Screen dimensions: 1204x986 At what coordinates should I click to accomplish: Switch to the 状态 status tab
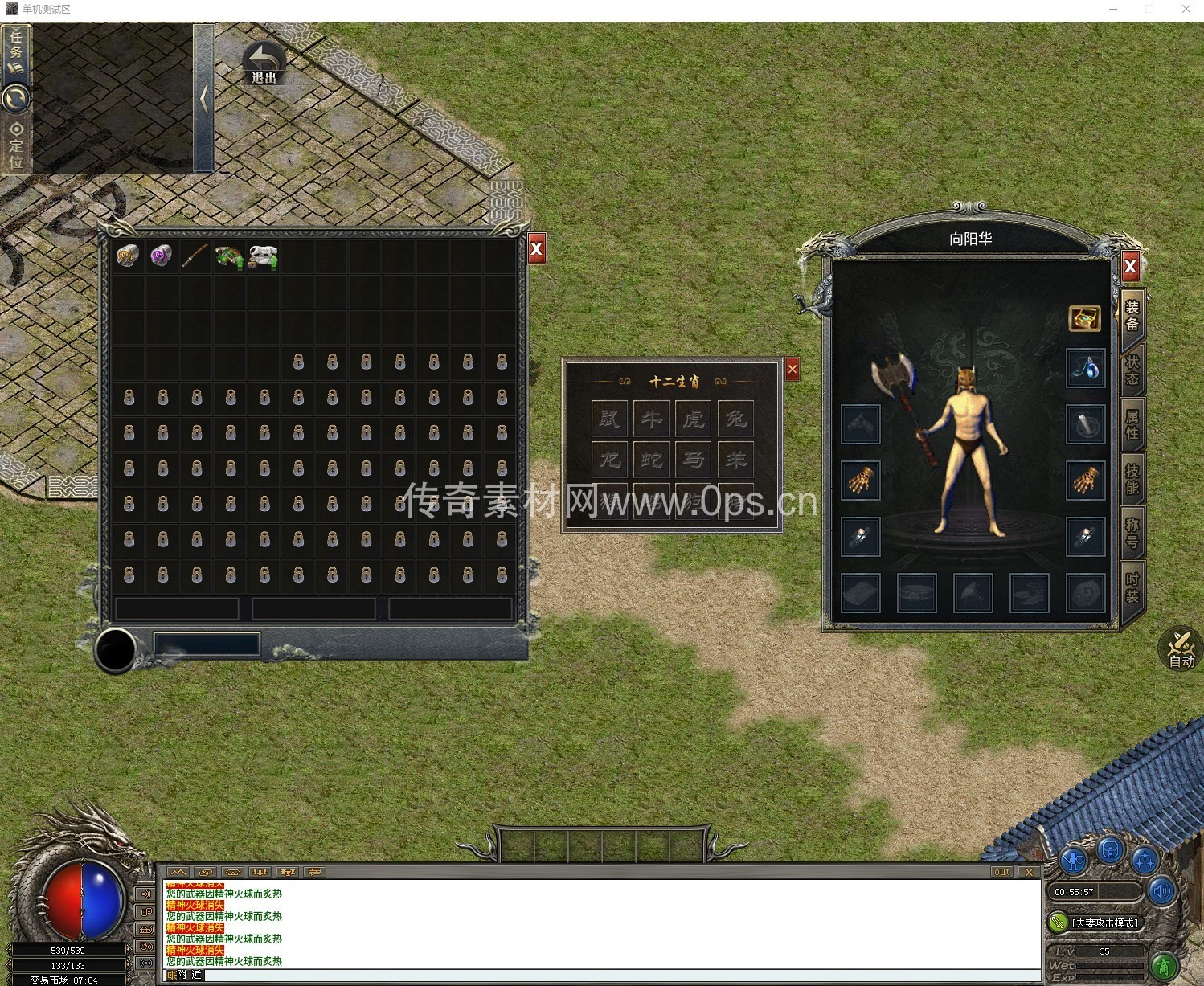coord(1132,370)
